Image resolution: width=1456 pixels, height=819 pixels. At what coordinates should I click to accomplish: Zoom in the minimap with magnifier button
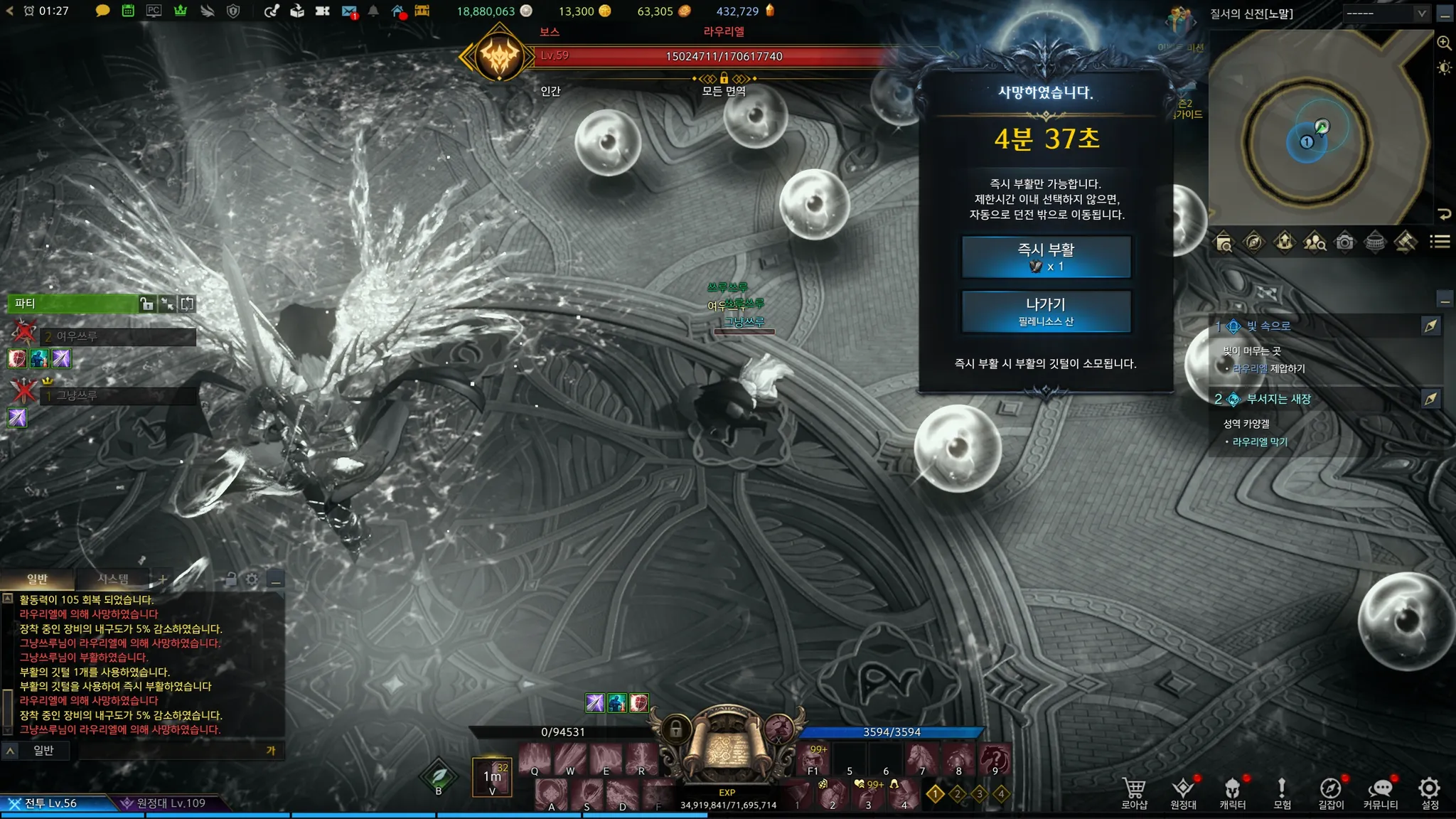[x=1444, y=43]
